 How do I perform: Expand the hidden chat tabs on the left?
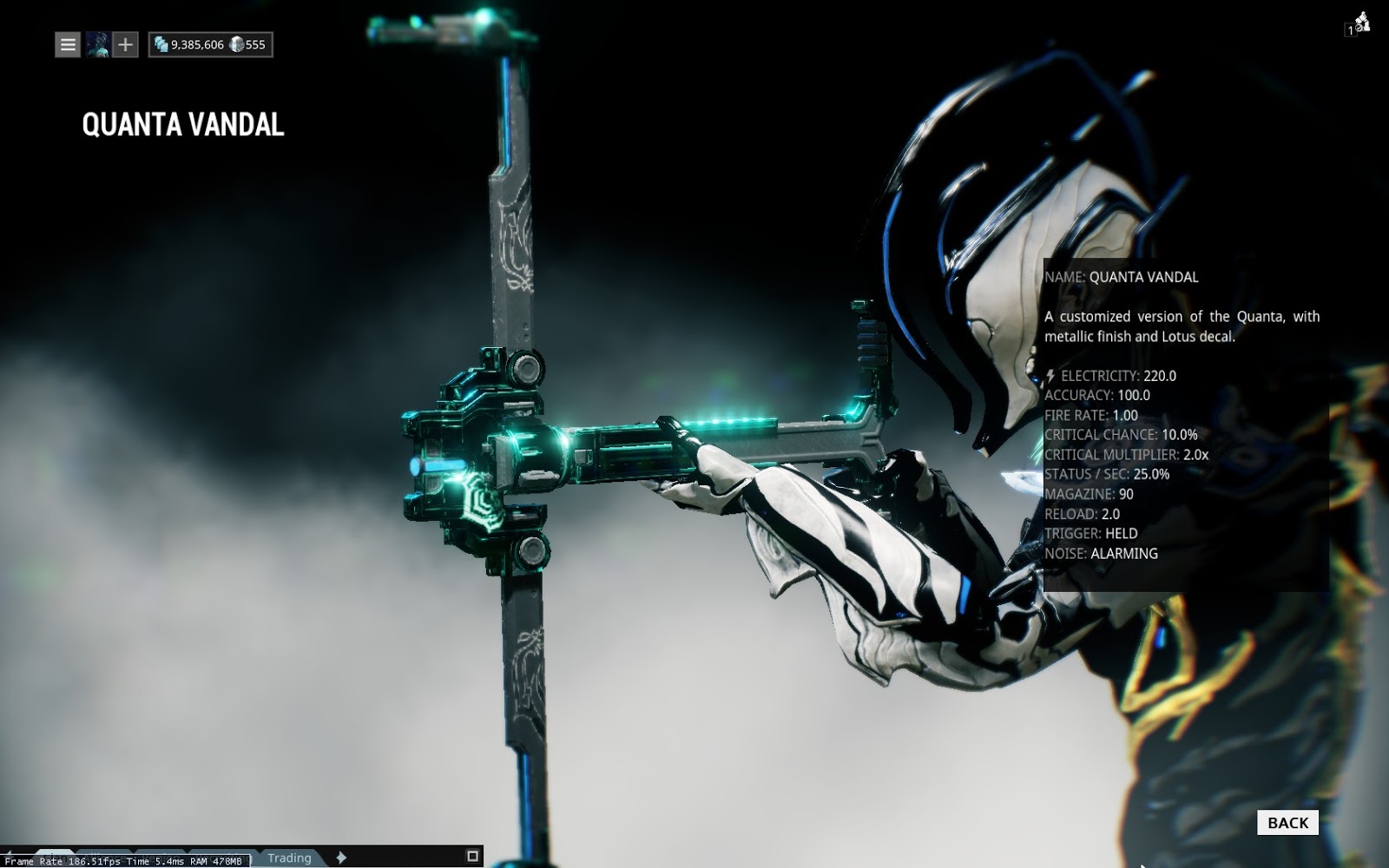pos(9,852)
